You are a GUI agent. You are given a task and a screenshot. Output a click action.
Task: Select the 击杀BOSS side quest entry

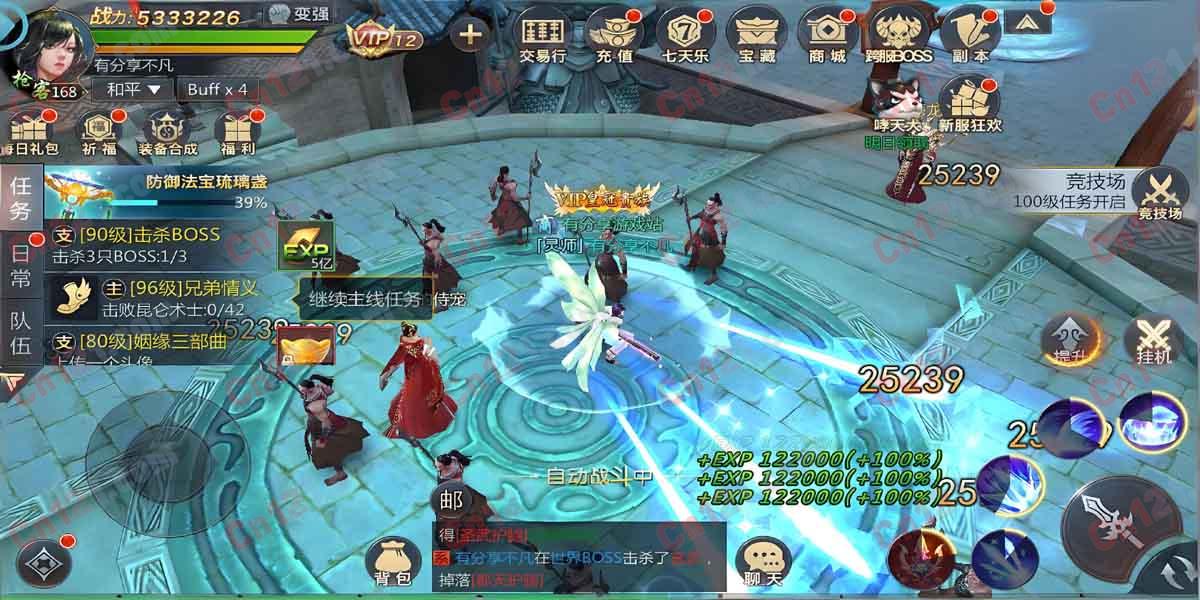click(150, 245)
